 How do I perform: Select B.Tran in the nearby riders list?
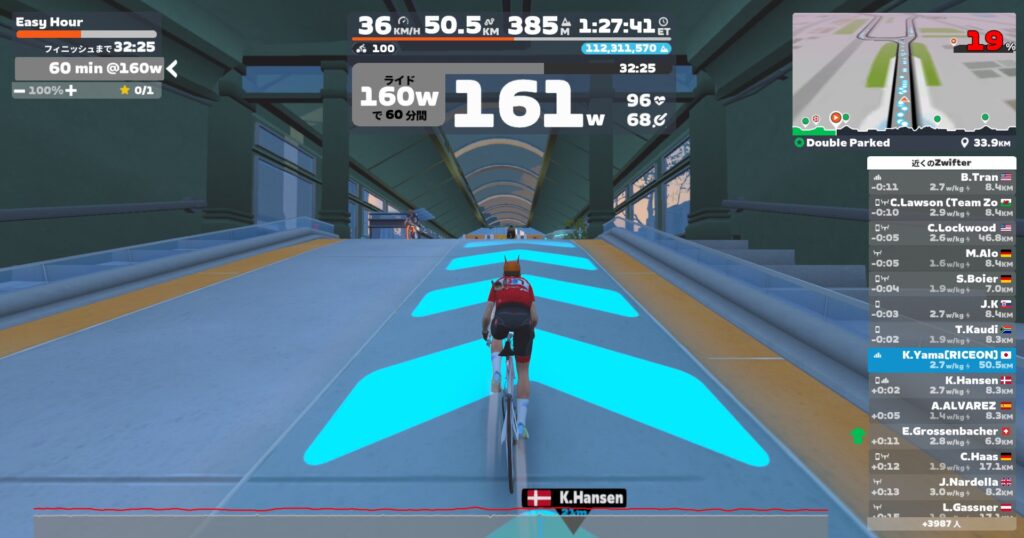coord(941,181)
